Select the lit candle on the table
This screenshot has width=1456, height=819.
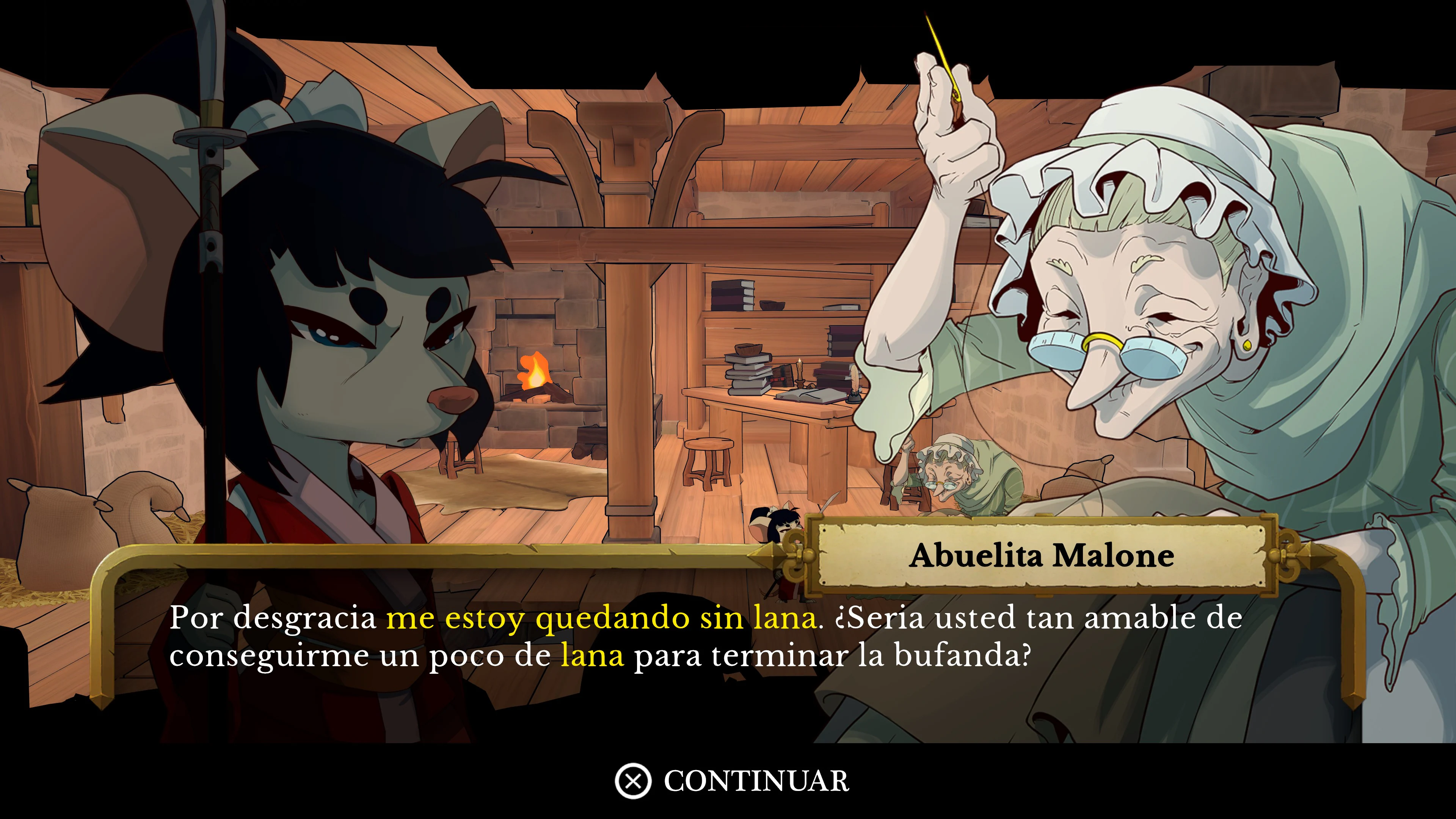(x=800, y=372)
